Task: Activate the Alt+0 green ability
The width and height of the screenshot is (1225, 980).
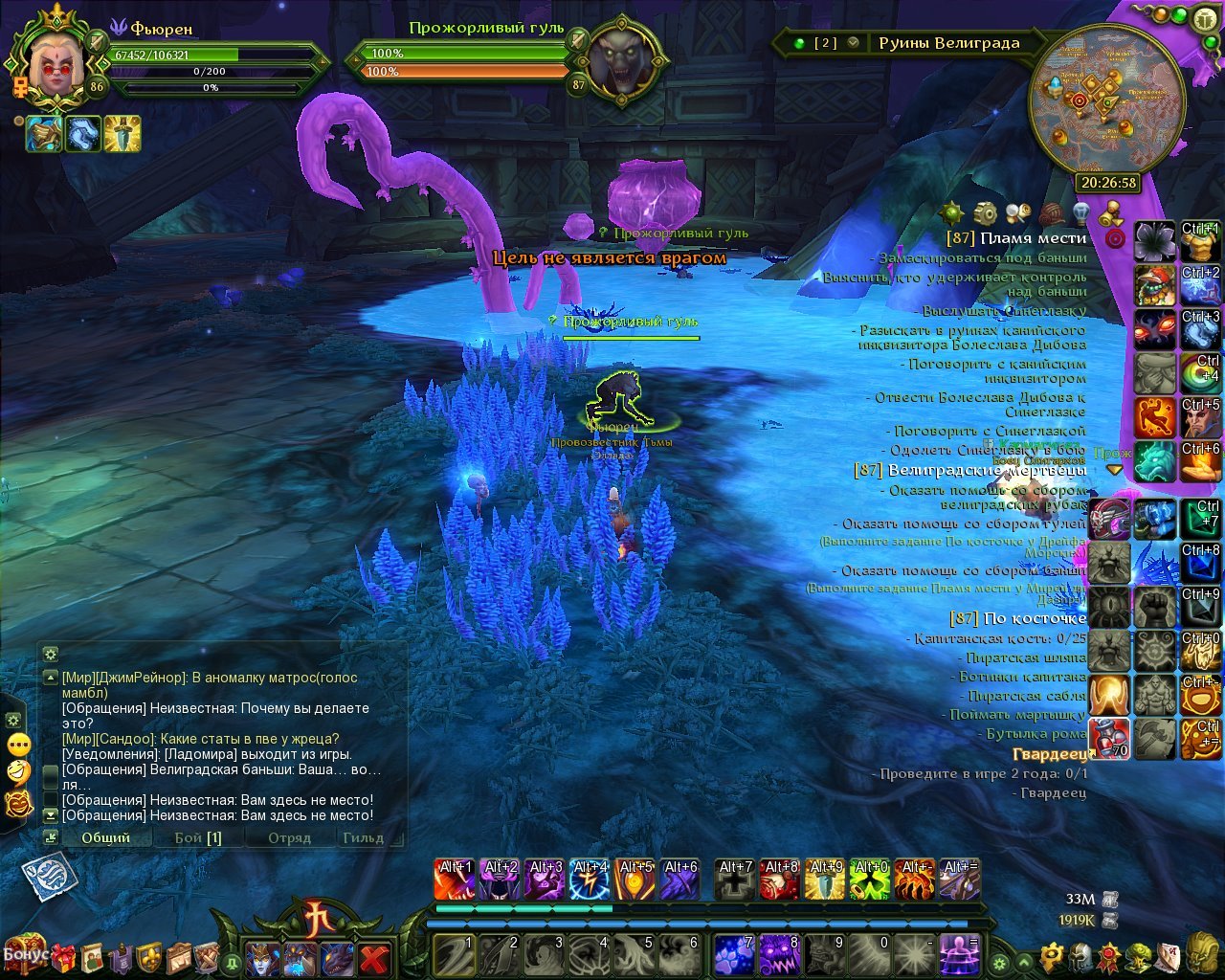Action: pos(869,880)
